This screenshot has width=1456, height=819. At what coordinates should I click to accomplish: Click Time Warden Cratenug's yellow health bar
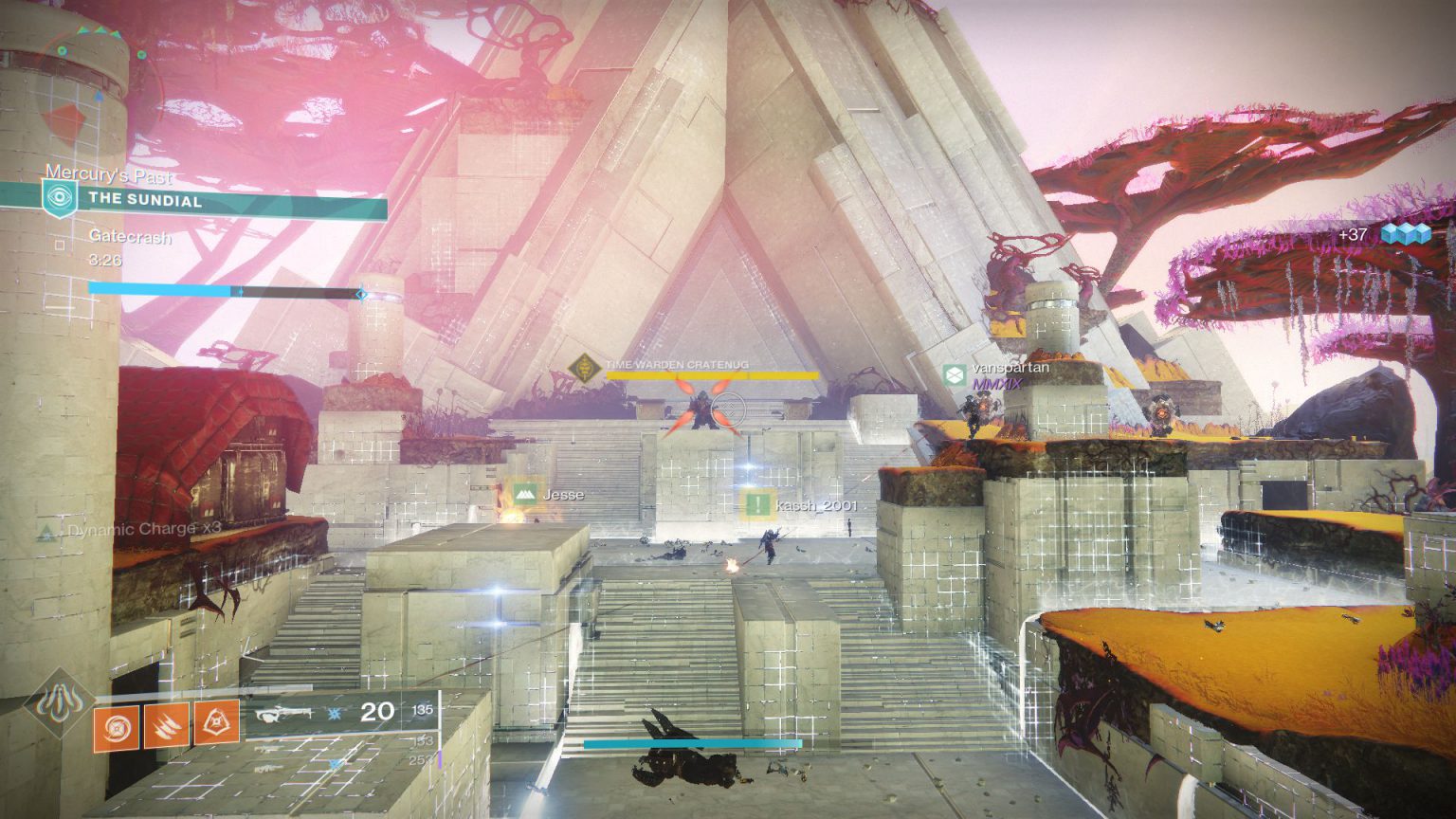pyautogui.click(x=714, y=374)
